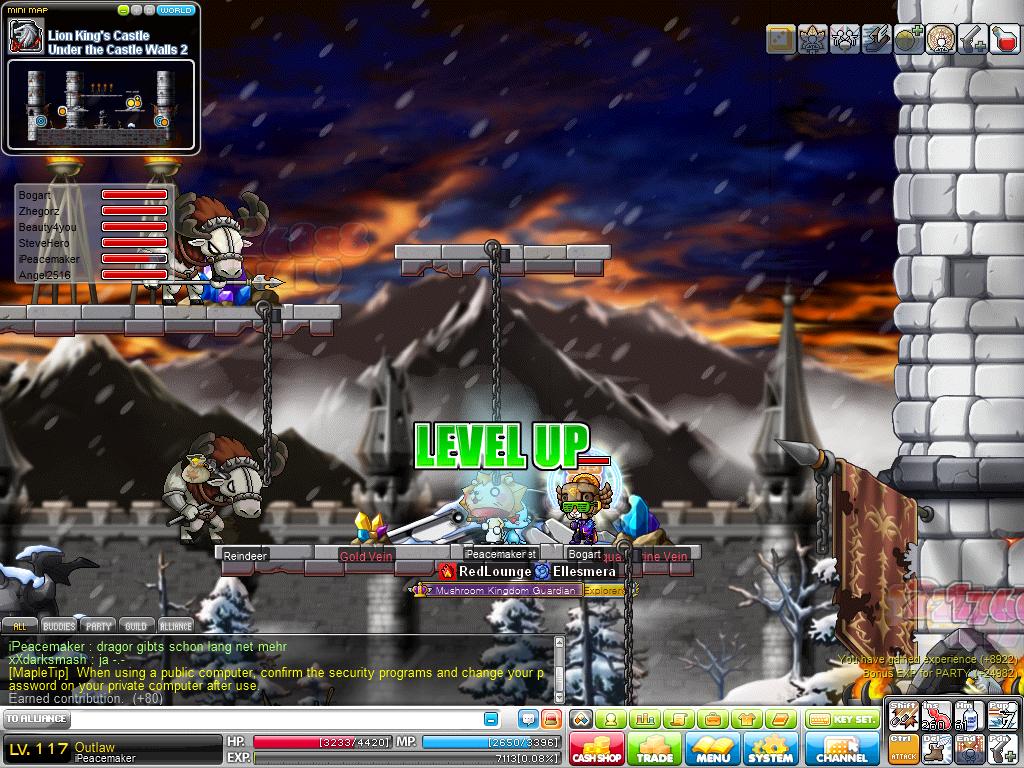Click the World map button

[x=177, y=11]
